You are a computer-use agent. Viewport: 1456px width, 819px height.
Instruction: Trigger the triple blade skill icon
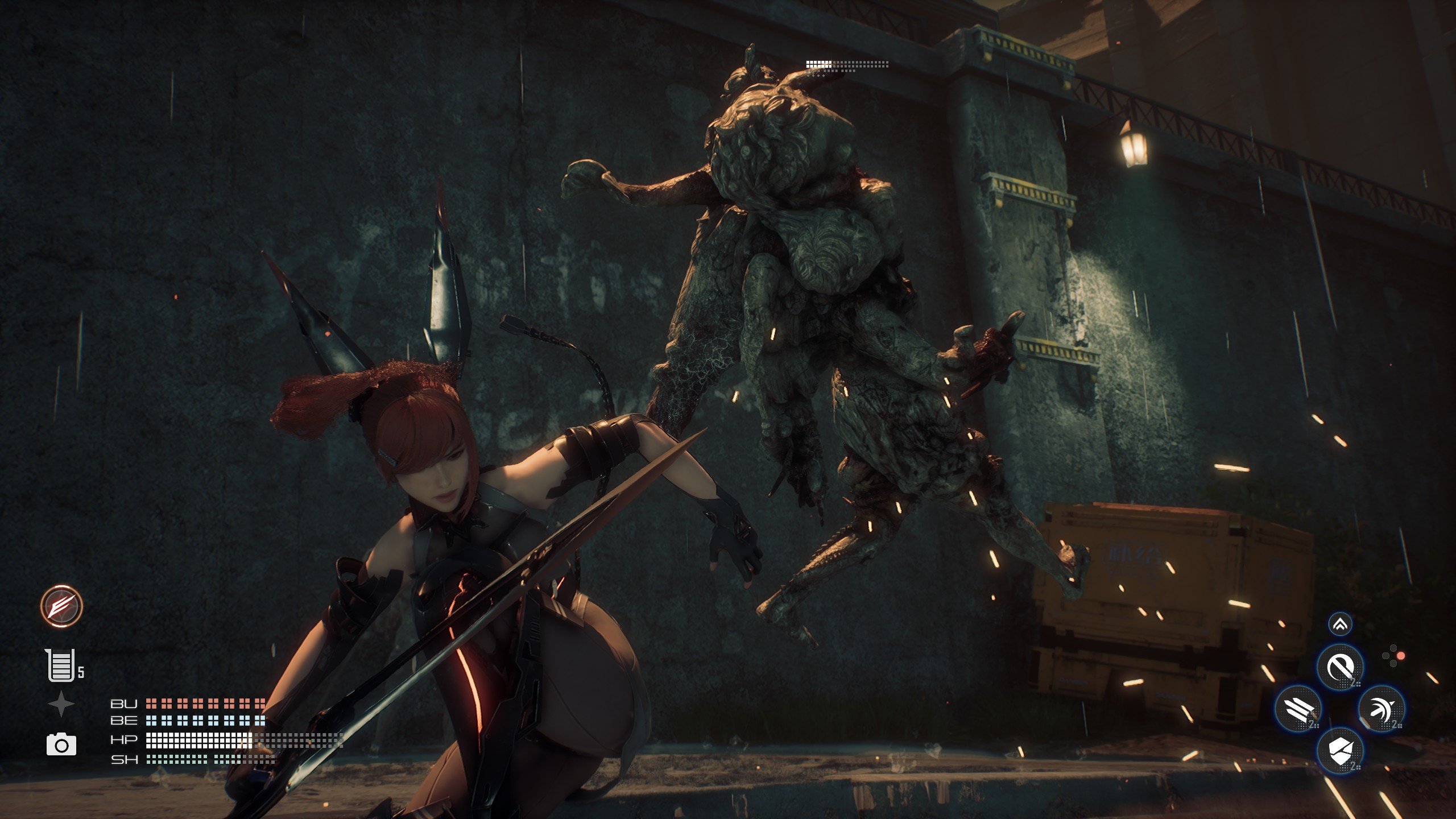point(1298,709)
